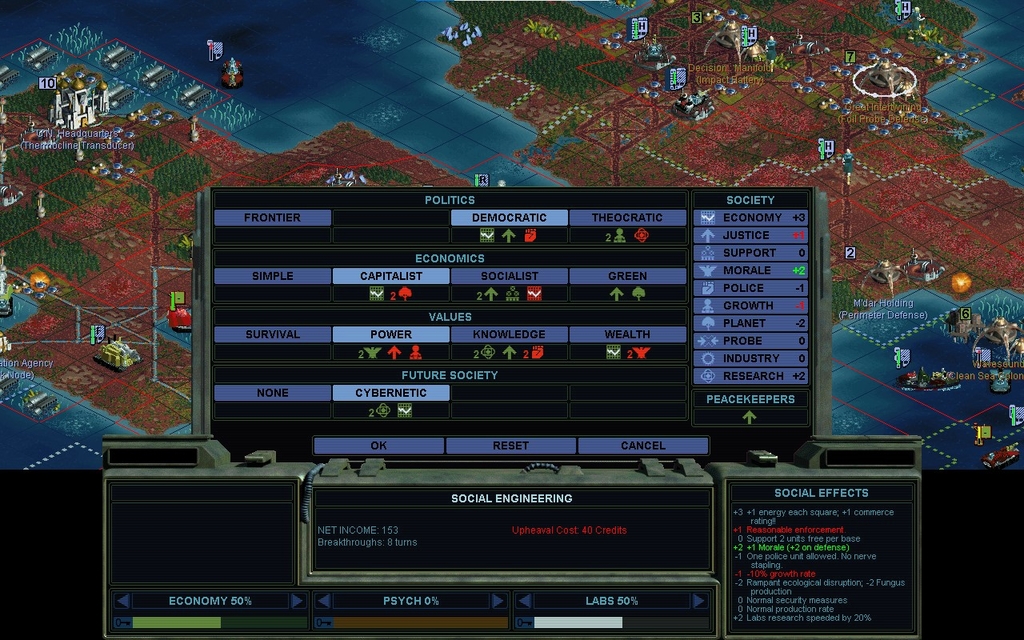This screenshot has height=640, width=1024.
Task: Decrease Labs allocation with left arrow
Action: pos(523,601)
